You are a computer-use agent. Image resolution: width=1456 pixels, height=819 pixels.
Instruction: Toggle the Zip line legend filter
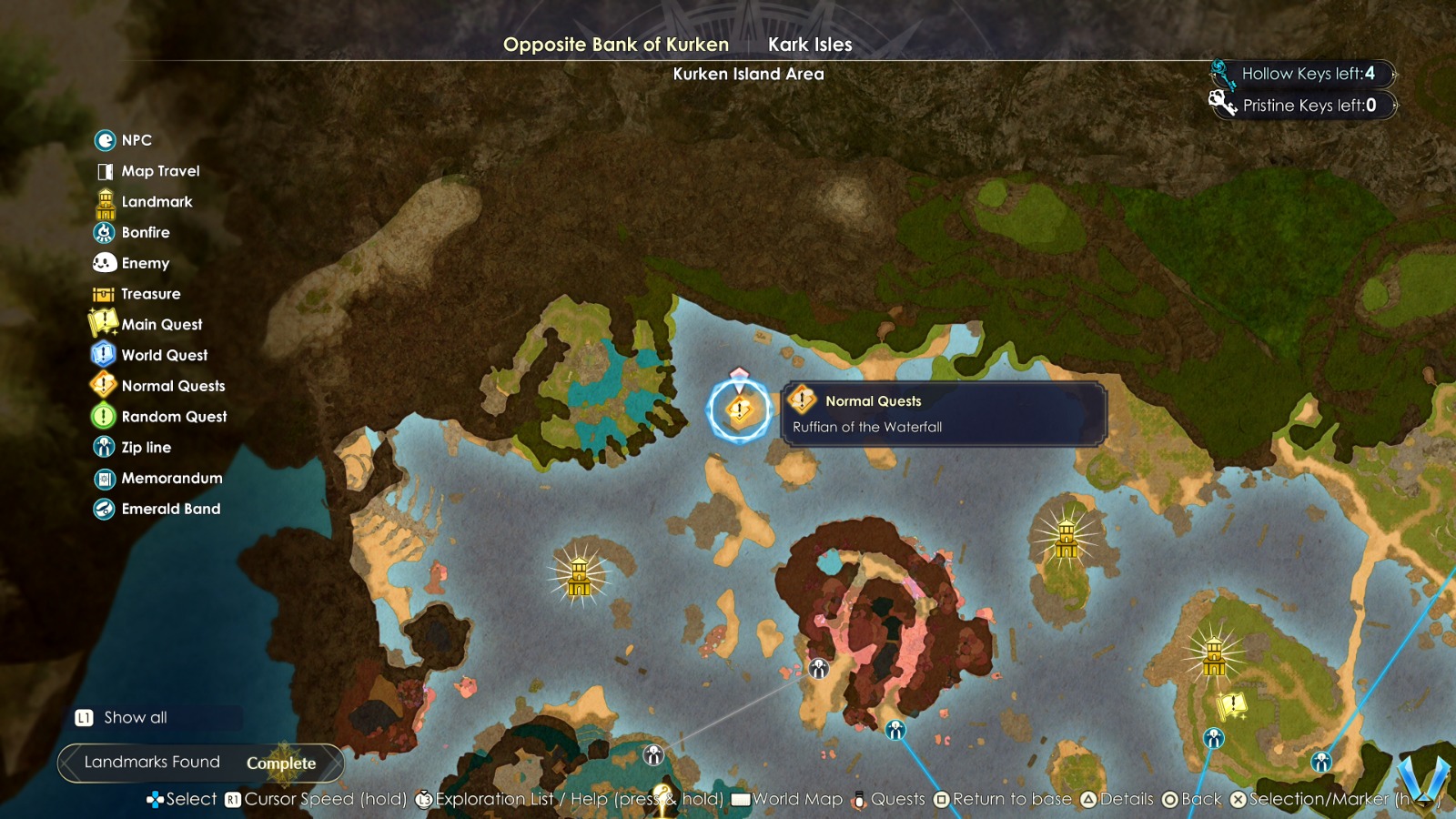147,448
